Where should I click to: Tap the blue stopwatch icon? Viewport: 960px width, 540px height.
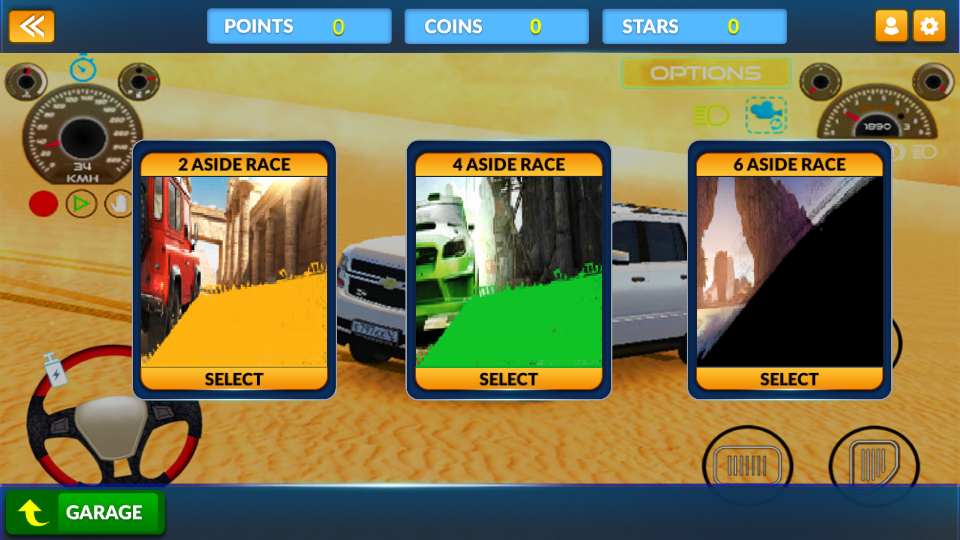[x=83, y=68]
